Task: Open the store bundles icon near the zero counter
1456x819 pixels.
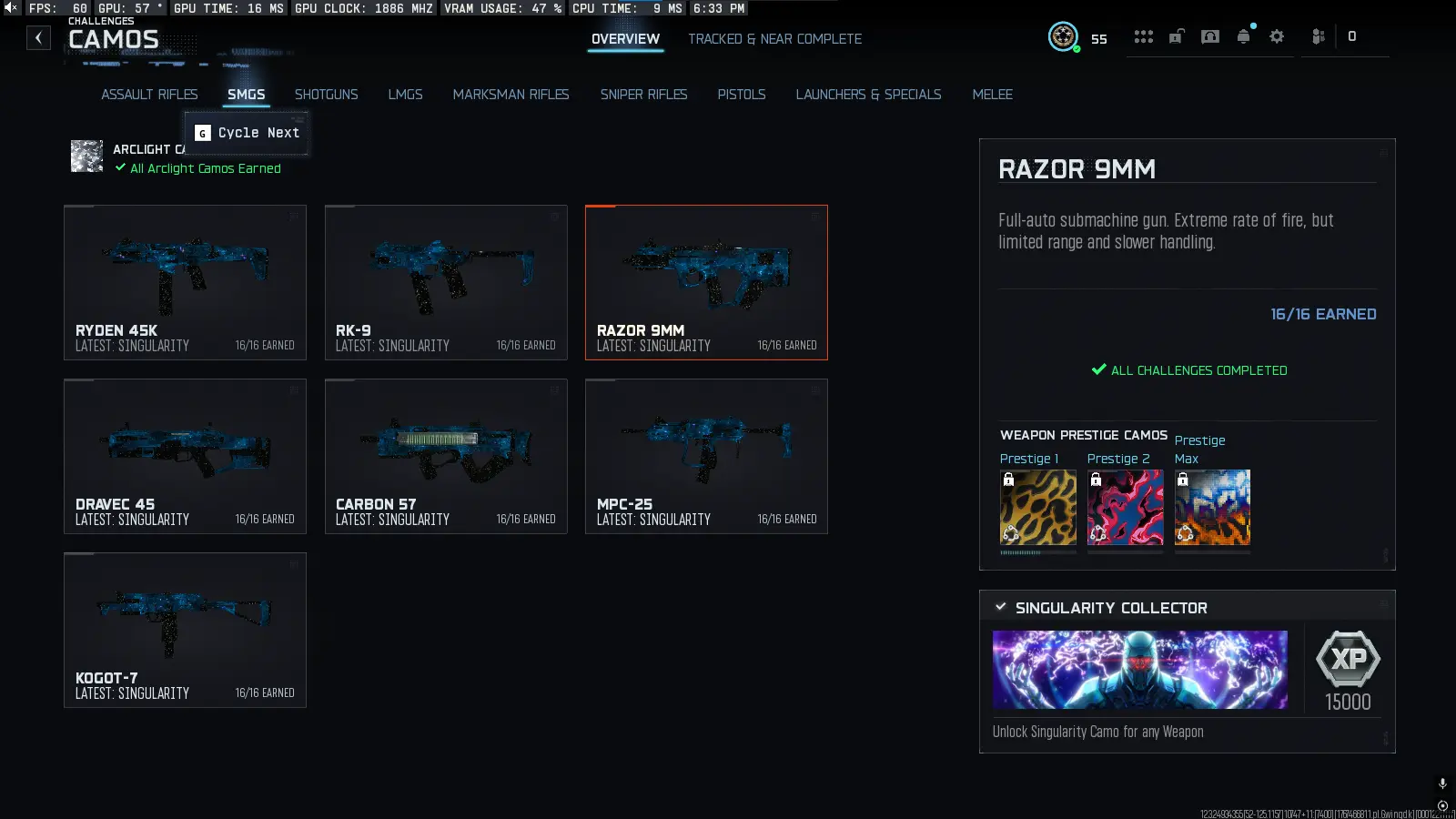Action: [1317, 36]
